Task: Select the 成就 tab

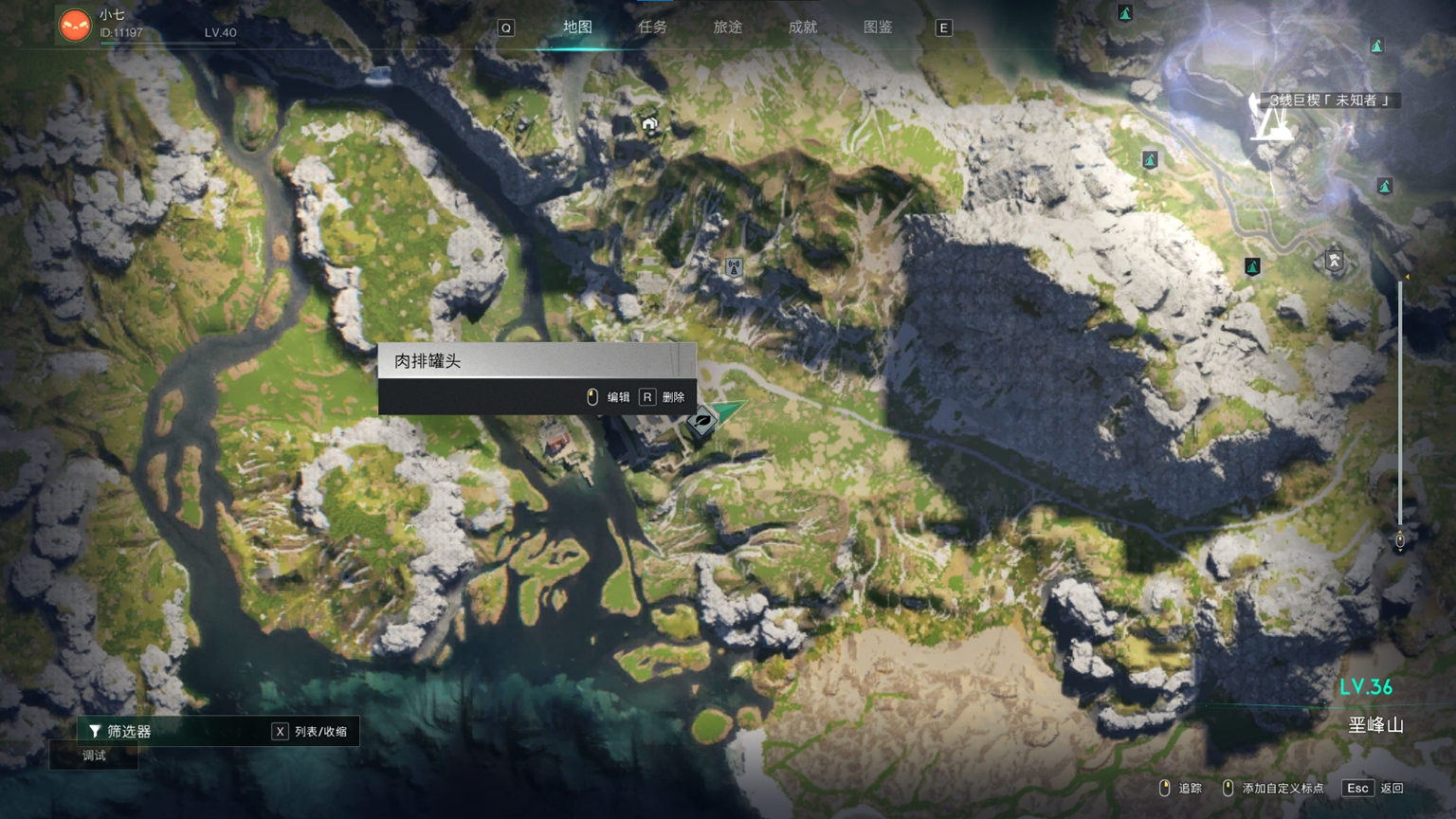Action: coord(802,27)
